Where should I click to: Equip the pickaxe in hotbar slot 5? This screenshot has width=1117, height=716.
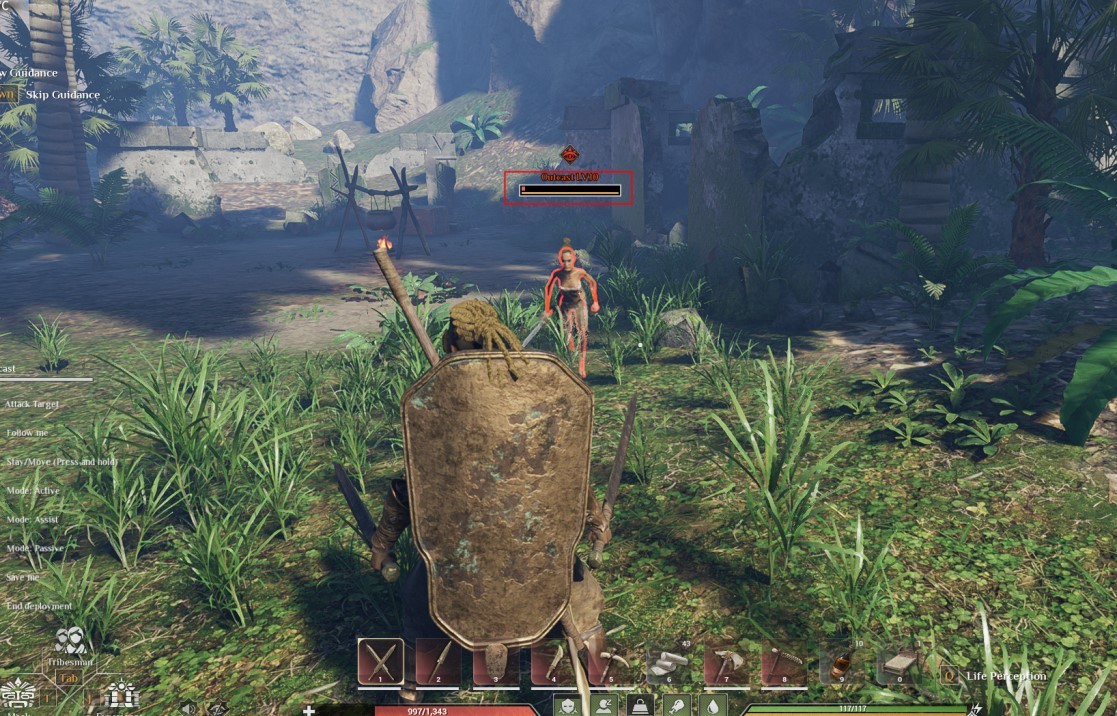point(611,661)
